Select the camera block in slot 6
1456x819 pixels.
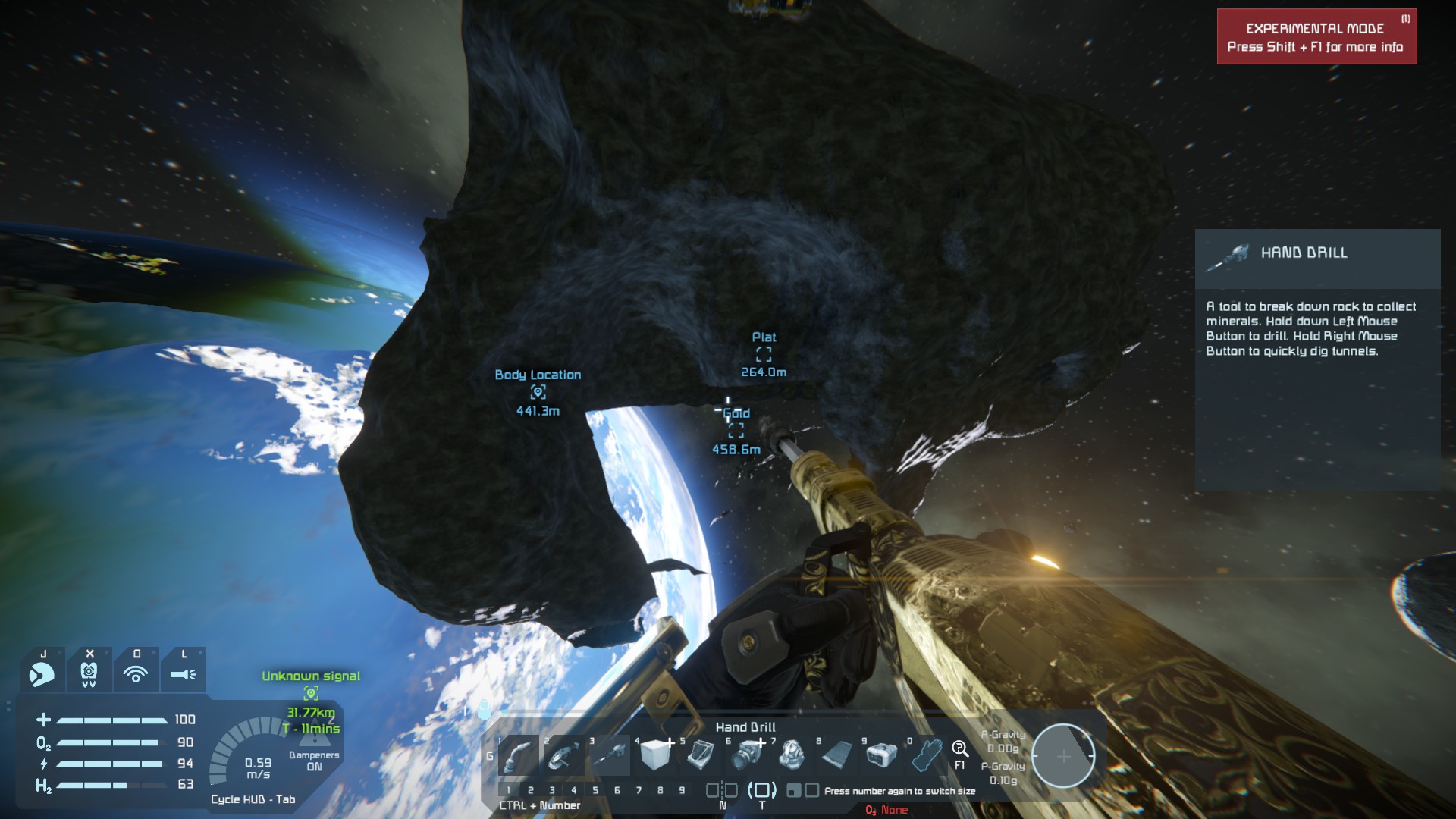746,755
